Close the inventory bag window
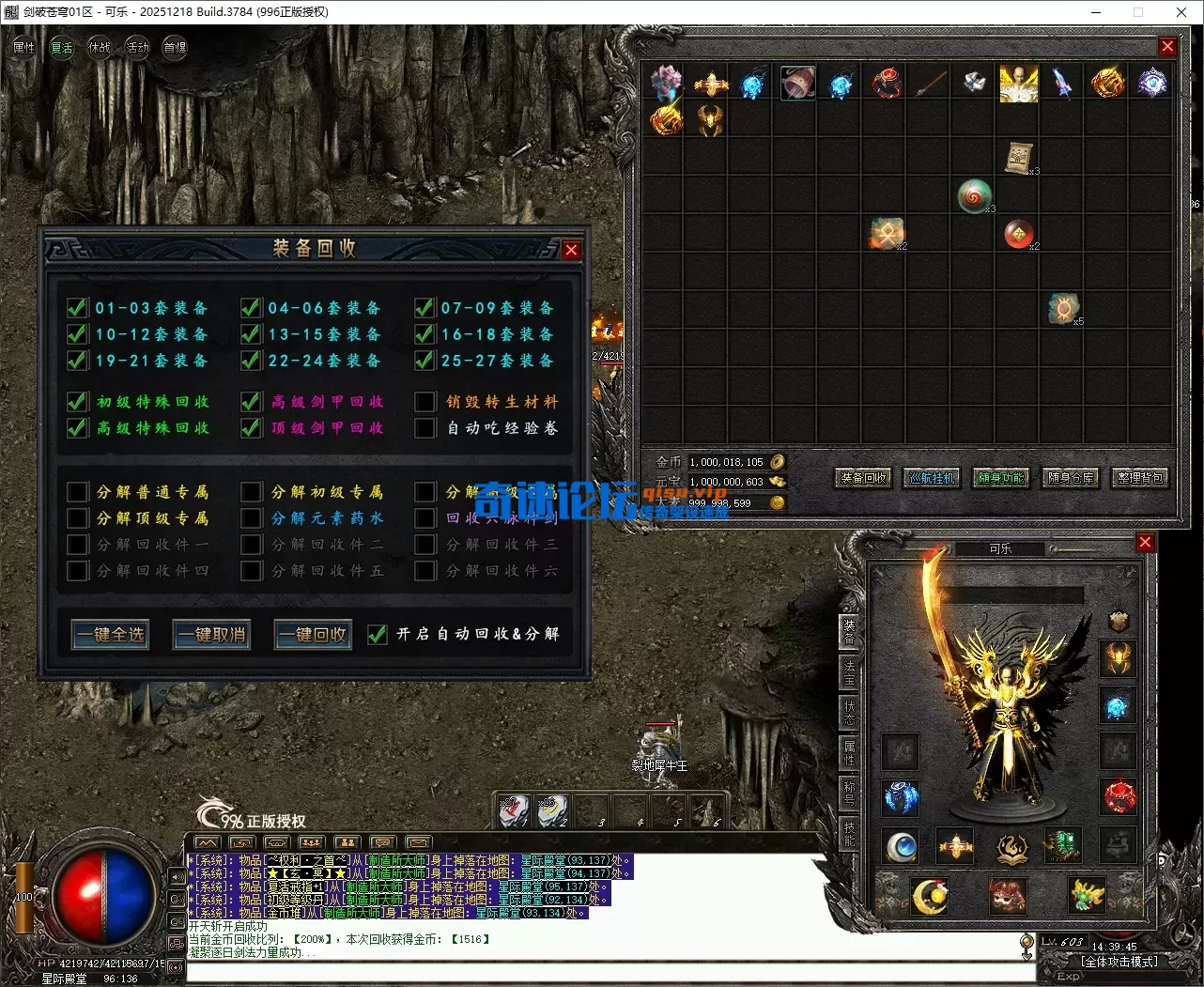 pos(1167,46)
